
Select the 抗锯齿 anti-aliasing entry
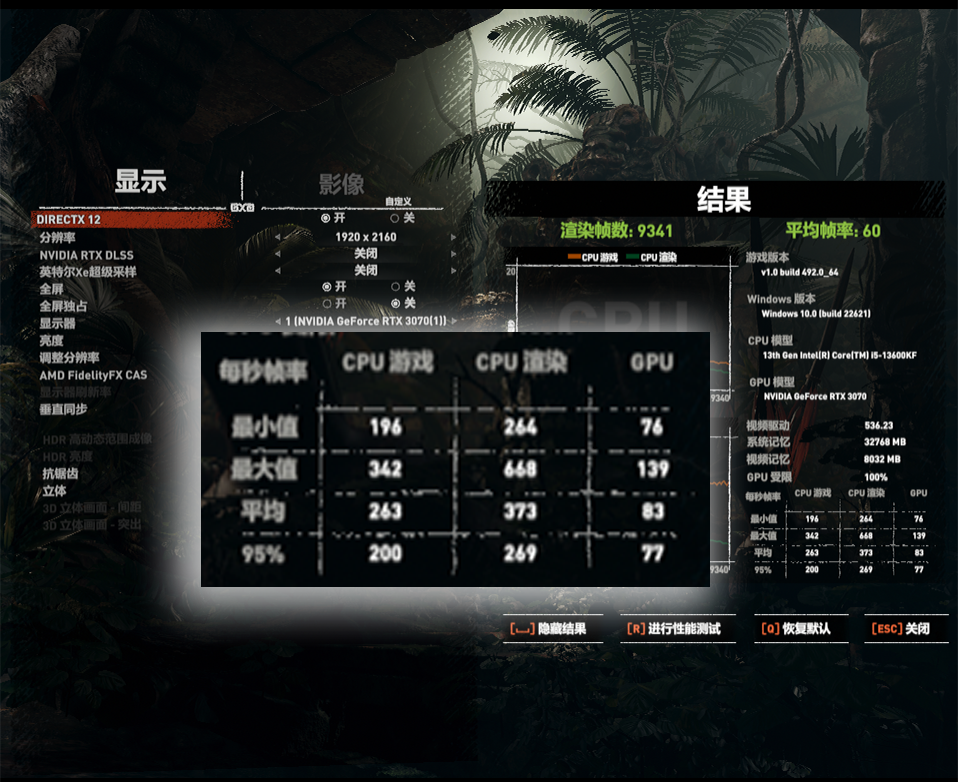[60, 474]
